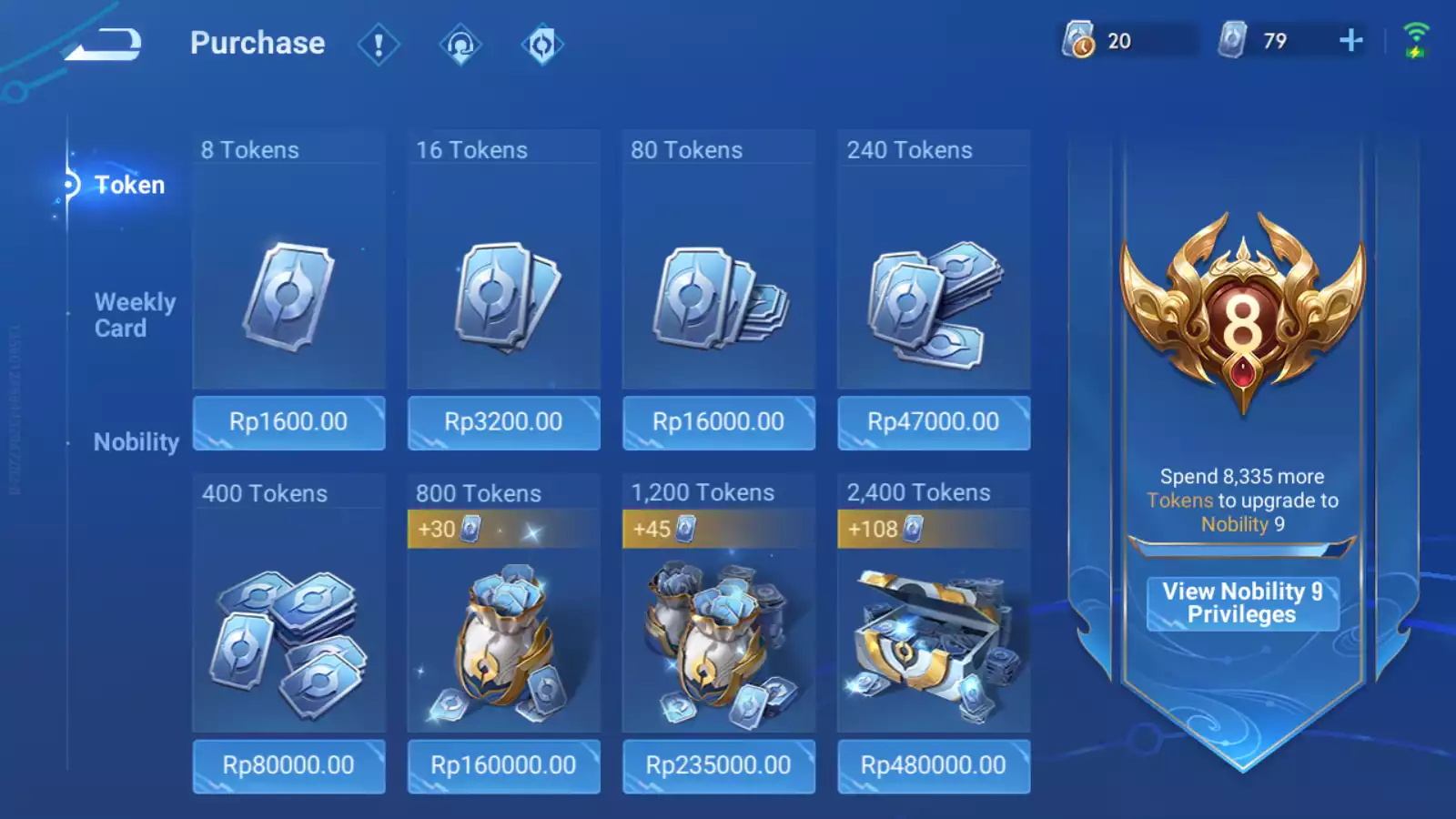1456x819 pixels.
Task: Buy 16 Tokens for Rp3200.00
Action: pos(503,422)
